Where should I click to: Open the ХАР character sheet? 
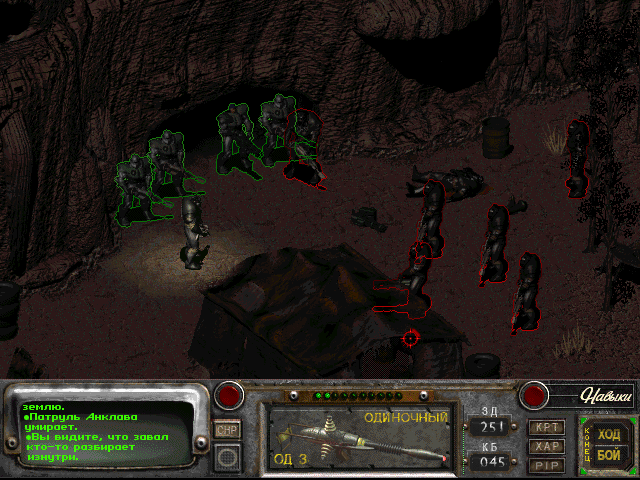click(x=545, y=446)
